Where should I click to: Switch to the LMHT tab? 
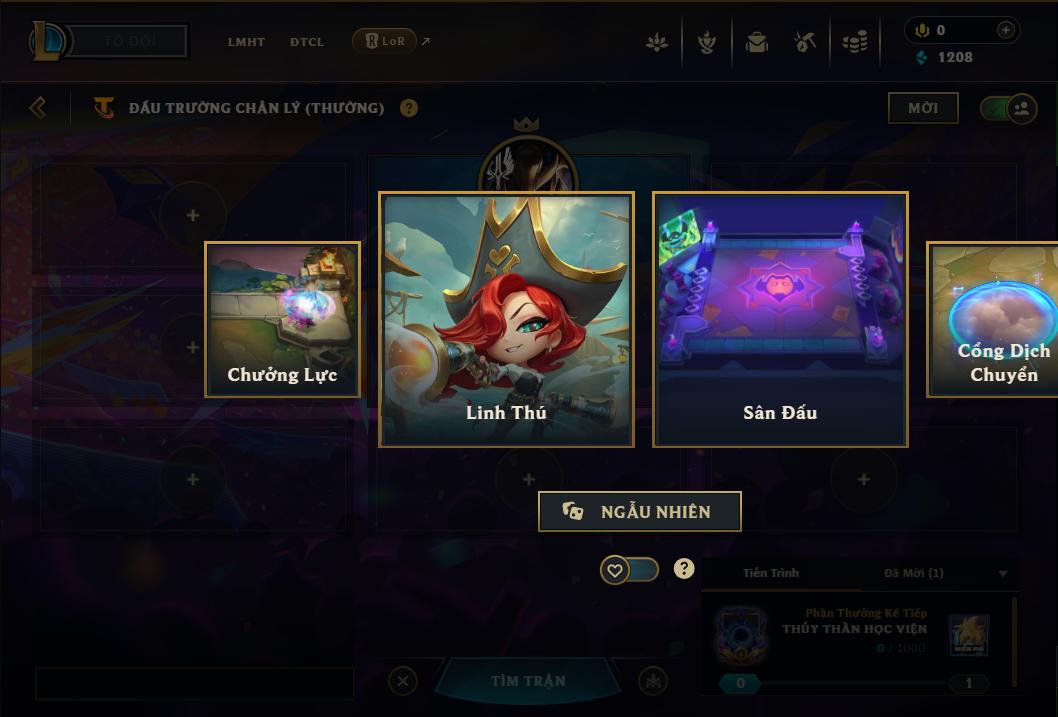(246, 42)
